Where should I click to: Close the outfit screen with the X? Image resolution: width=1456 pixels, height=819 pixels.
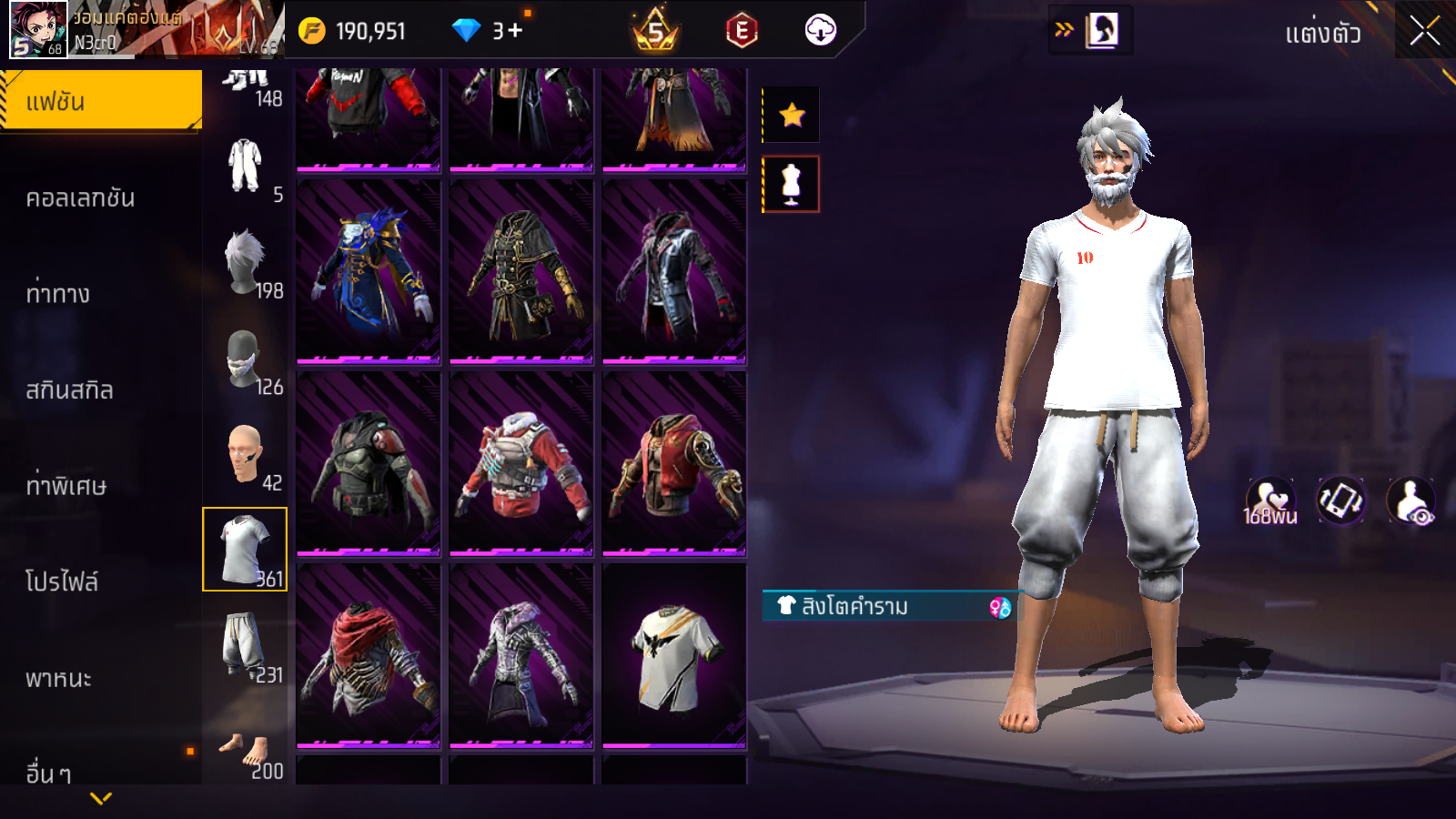pos(1424,31)
